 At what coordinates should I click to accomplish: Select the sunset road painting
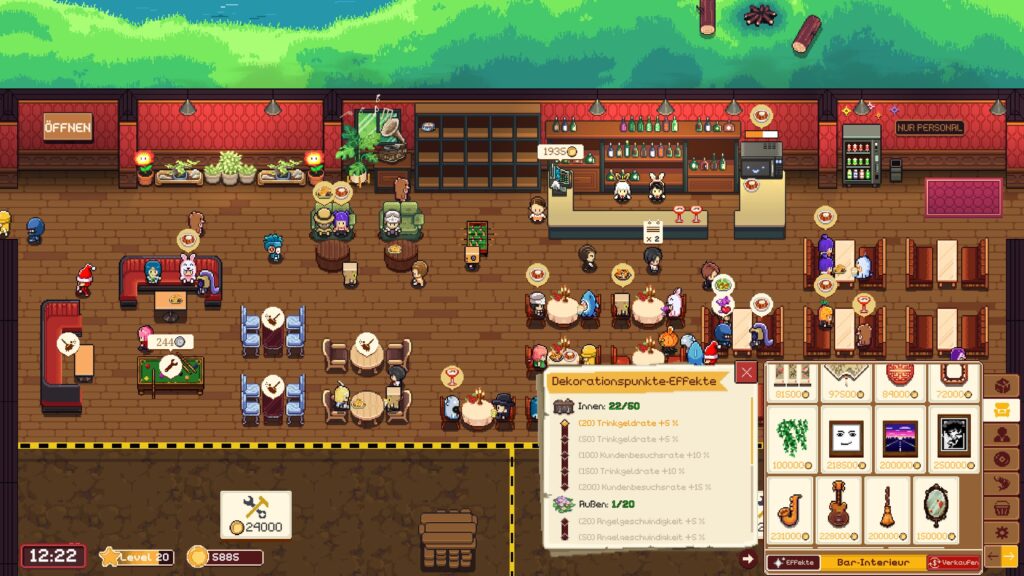(900, 439)
